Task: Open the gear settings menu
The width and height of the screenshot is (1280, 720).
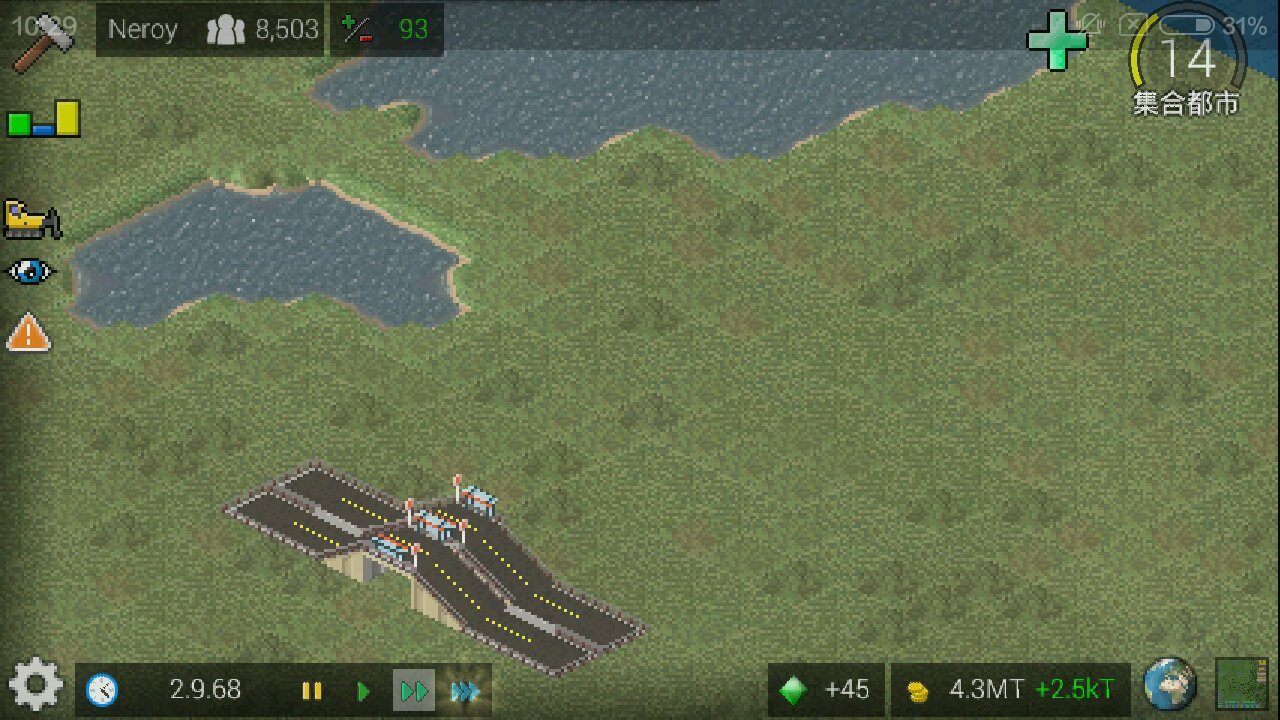Action: pos(35,688)
